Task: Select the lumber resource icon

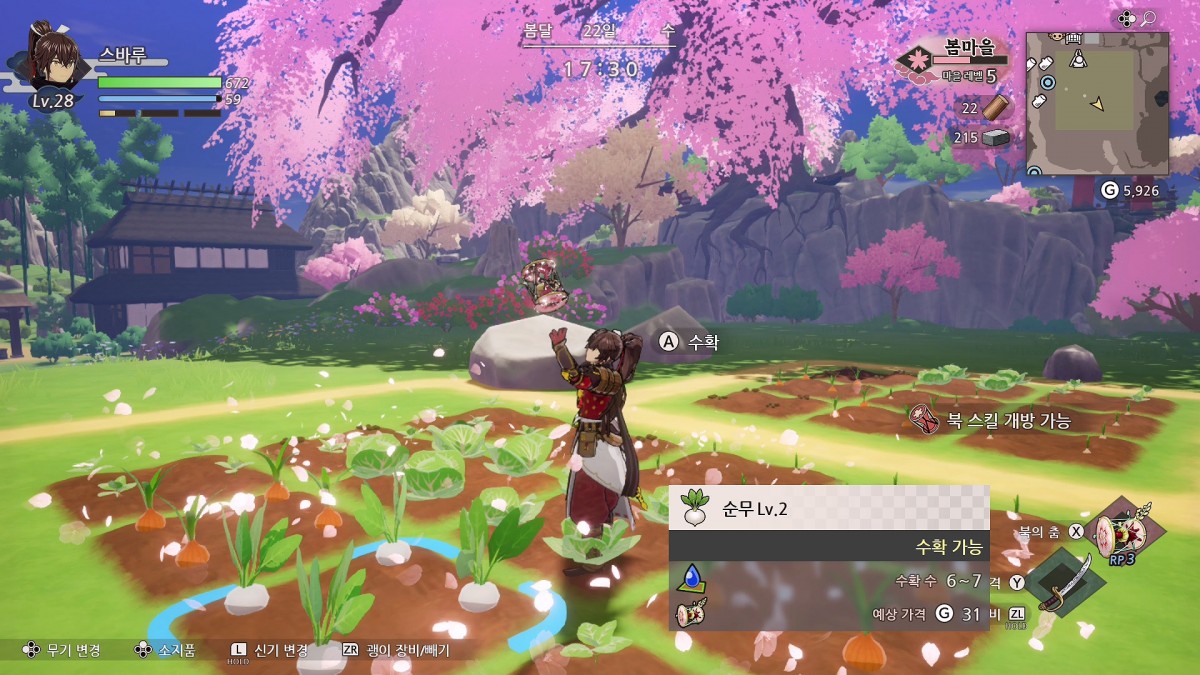Action: click(x=998, y=108)
